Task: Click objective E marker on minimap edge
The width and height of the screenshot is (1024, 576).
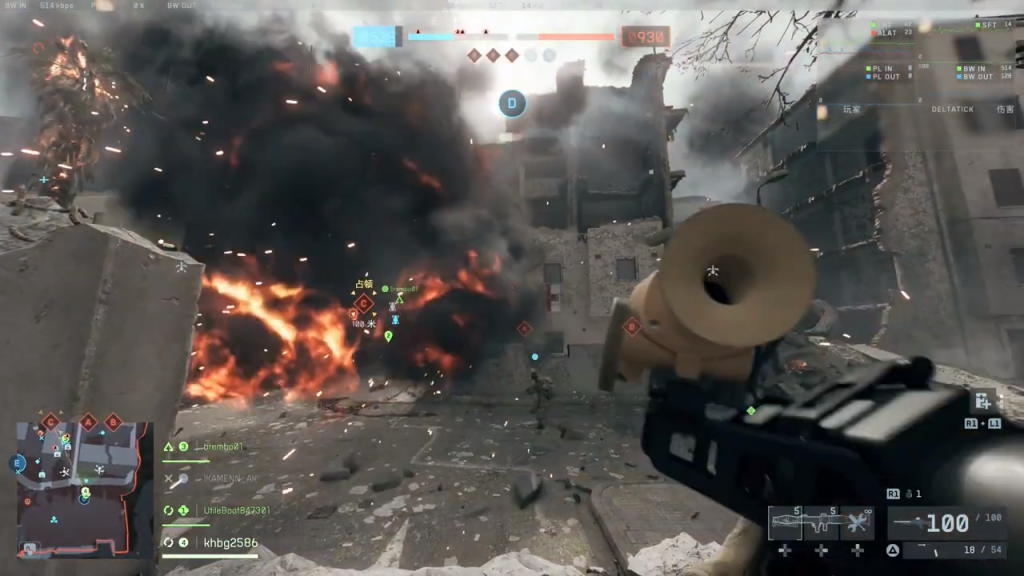Action: click(17, 463)
